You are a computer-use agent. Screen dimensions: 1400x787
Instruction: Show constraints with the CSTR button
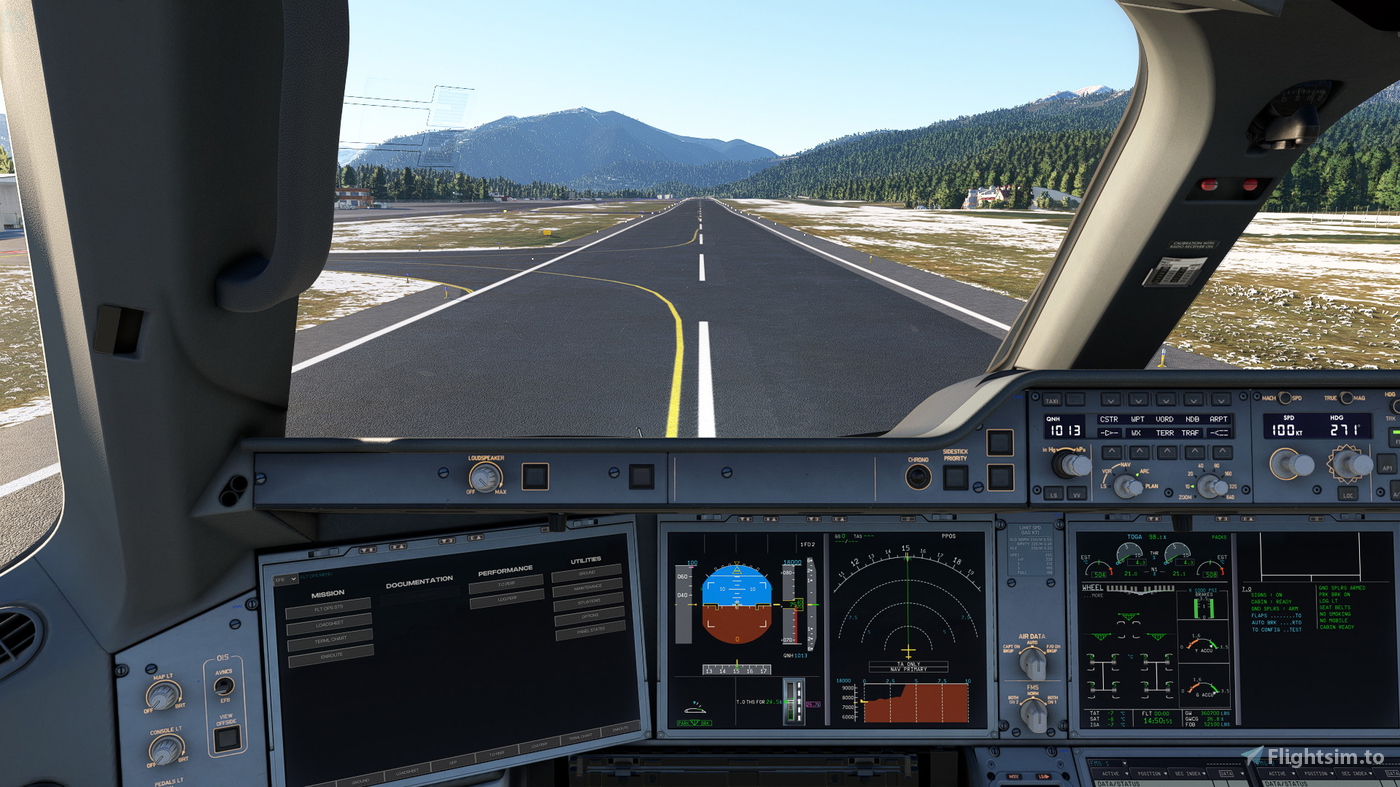click(1110, 419)
